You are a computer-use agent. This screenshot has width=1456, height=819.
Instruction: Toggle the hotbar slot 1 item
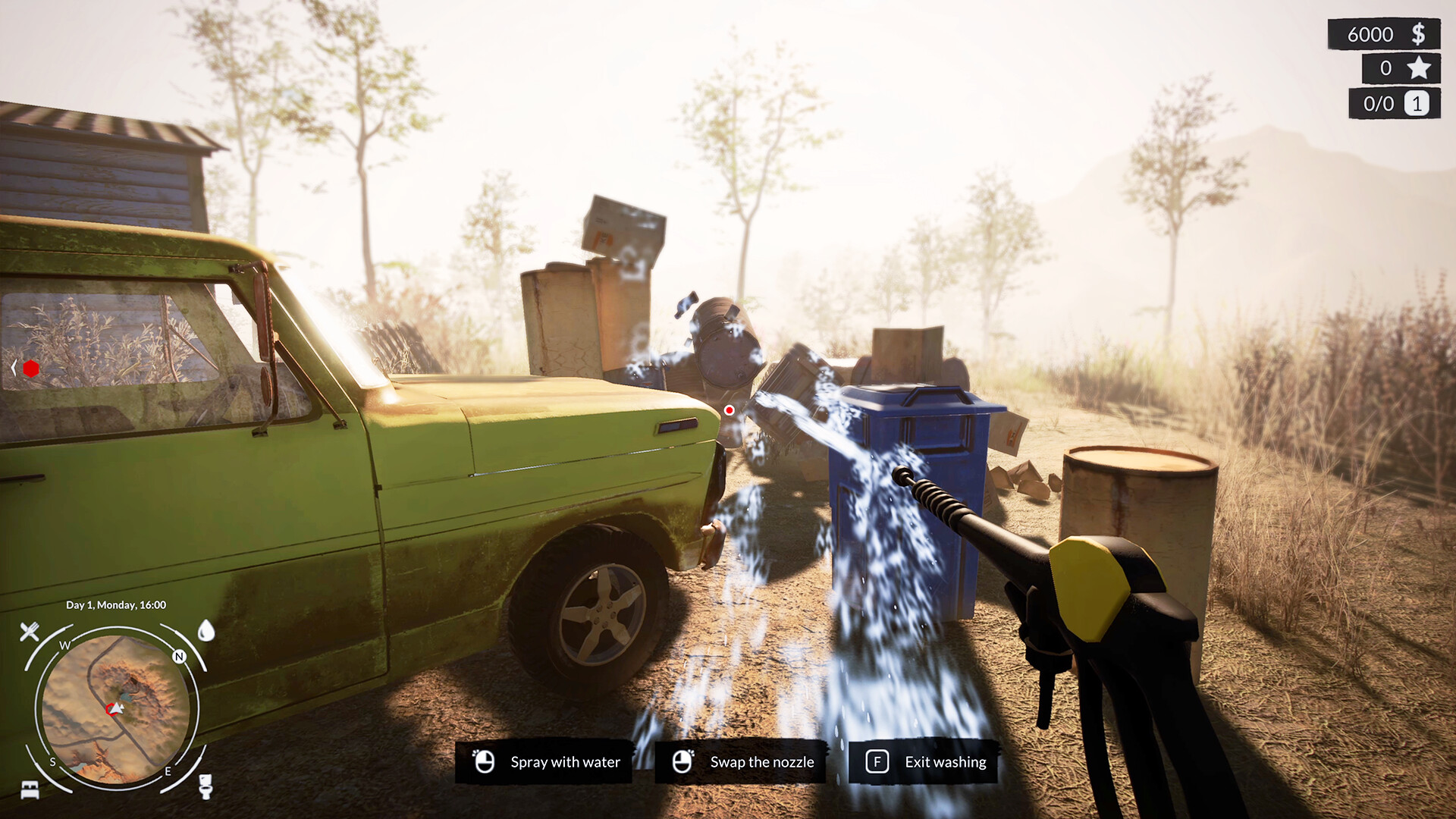(x=1418, y=104)
